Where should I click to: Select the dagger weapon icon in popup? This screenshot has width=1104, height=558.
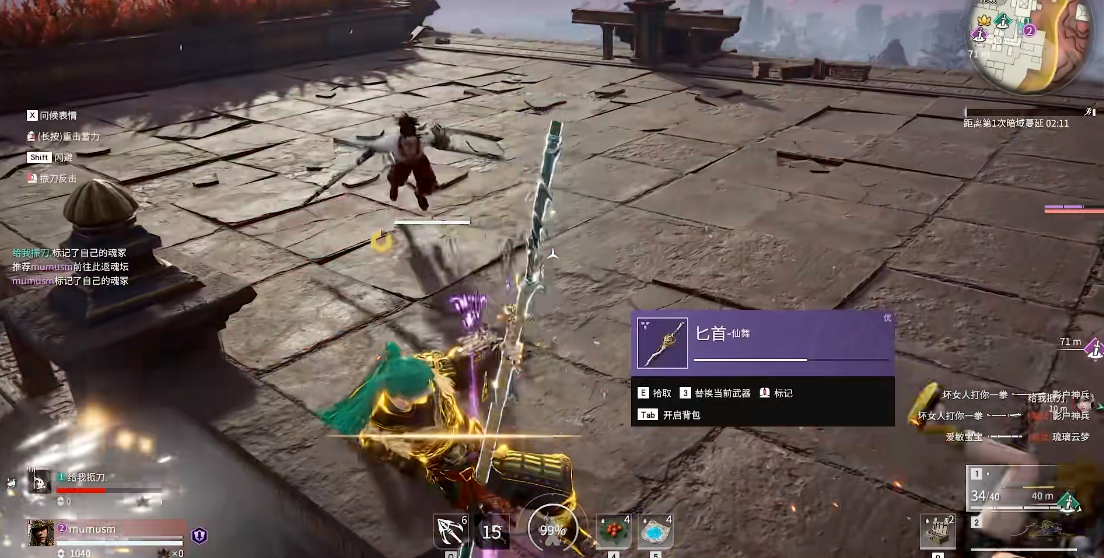[663, 343]
